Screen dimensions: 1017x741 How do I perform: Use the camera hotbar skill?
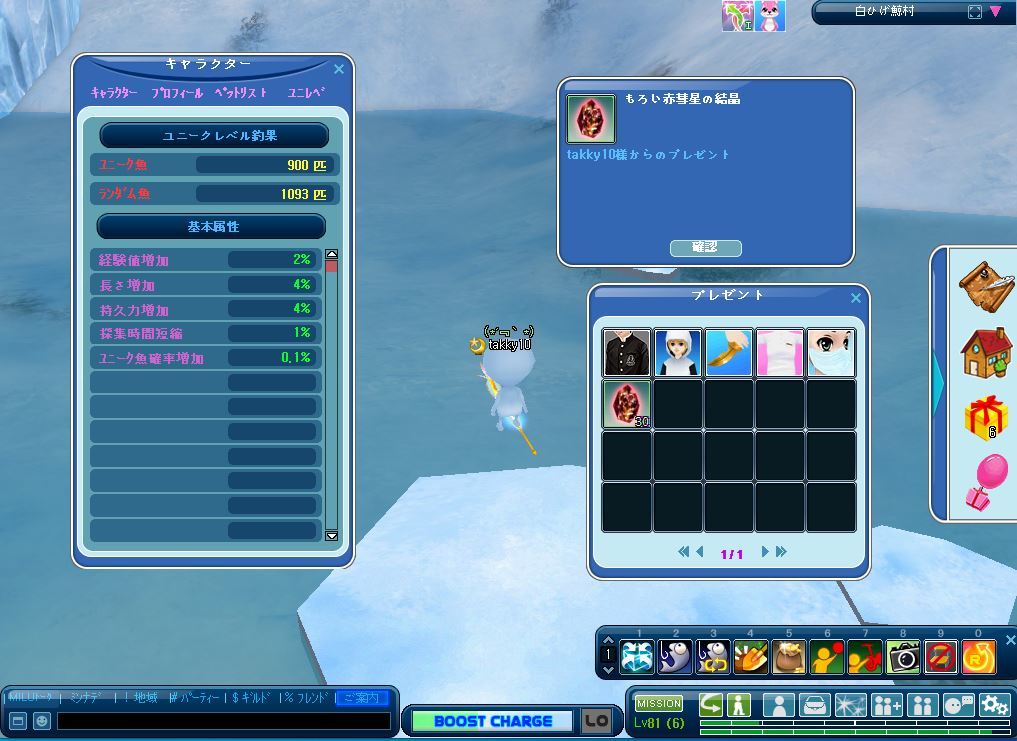tap(903, 656)
